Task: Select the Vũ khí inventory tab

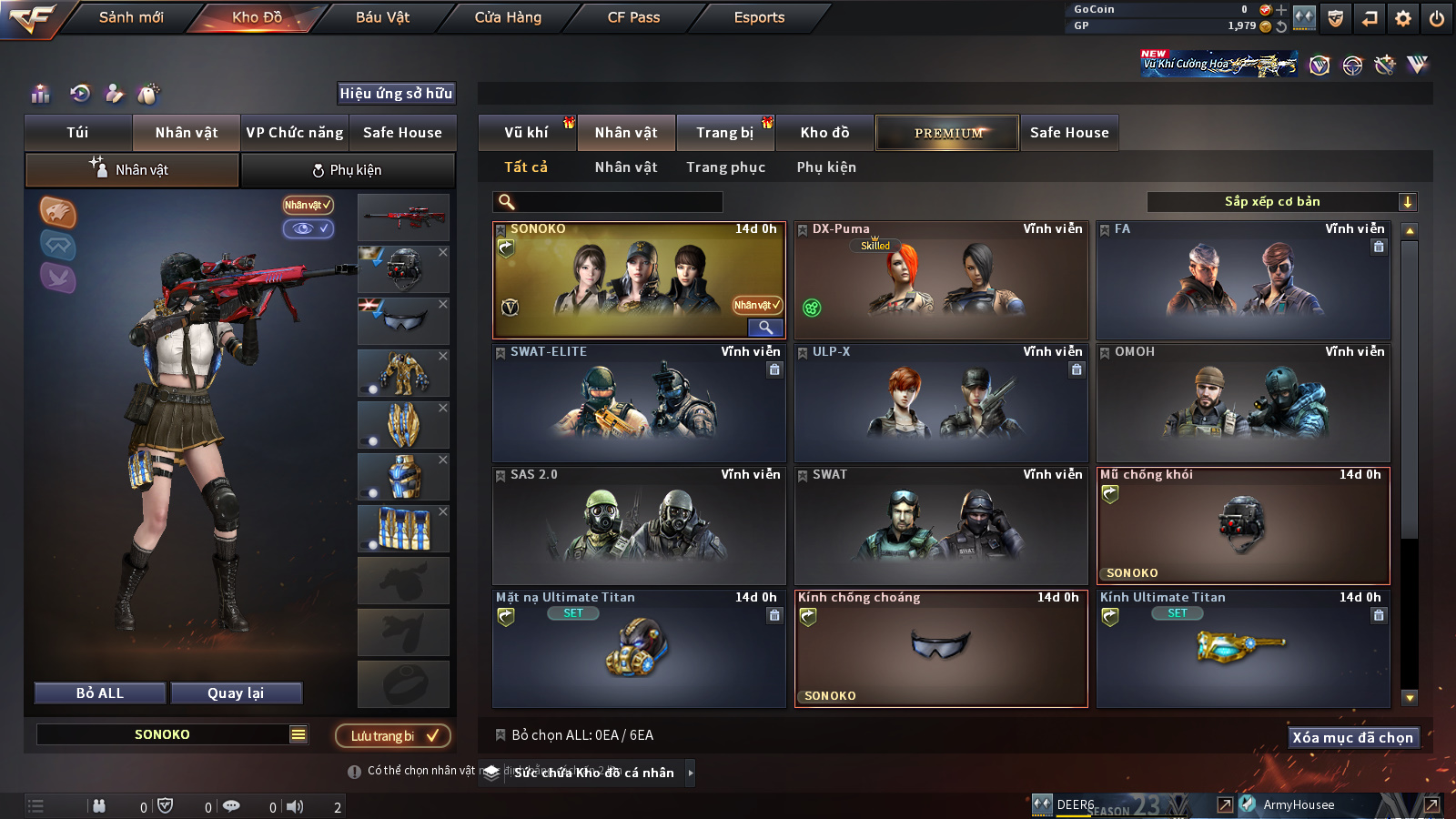Action: coord(527,133)
